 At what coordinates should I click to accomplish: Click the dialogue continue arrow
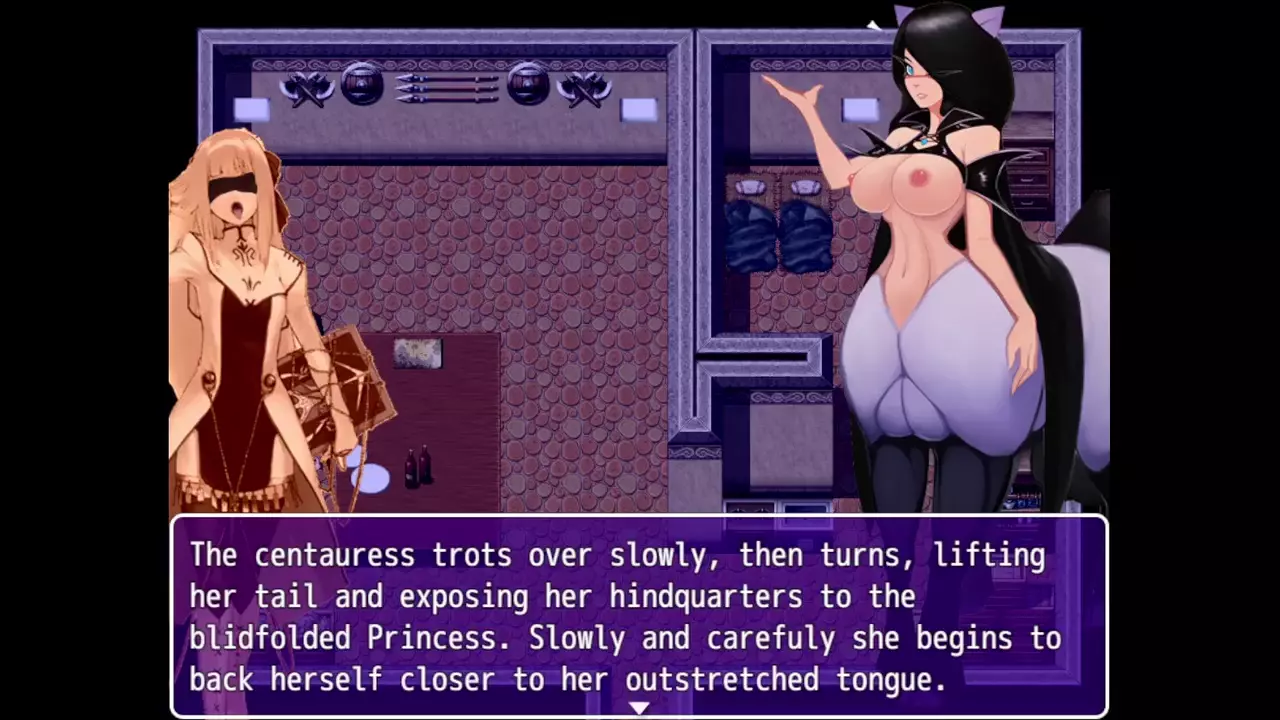point(639,708)
